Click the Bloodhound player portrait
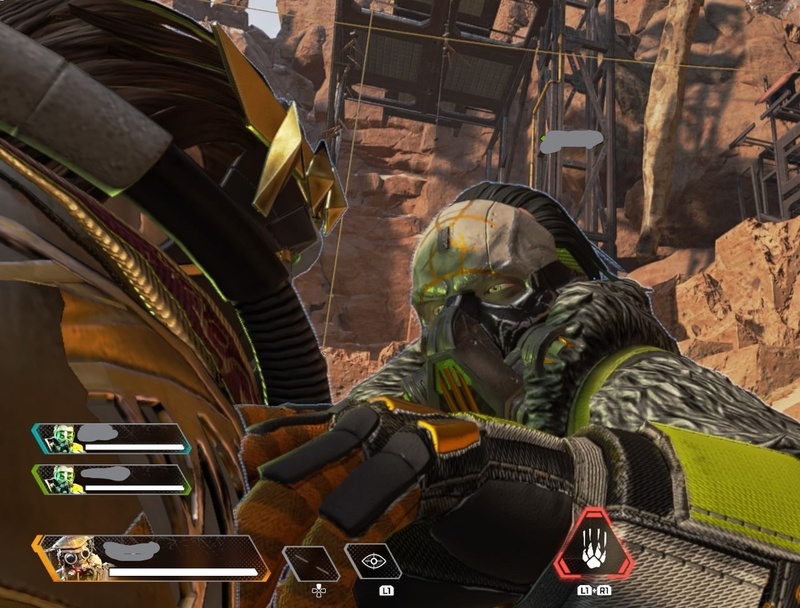The width and height of the screenshot is (800, 608). coord(74,559)
